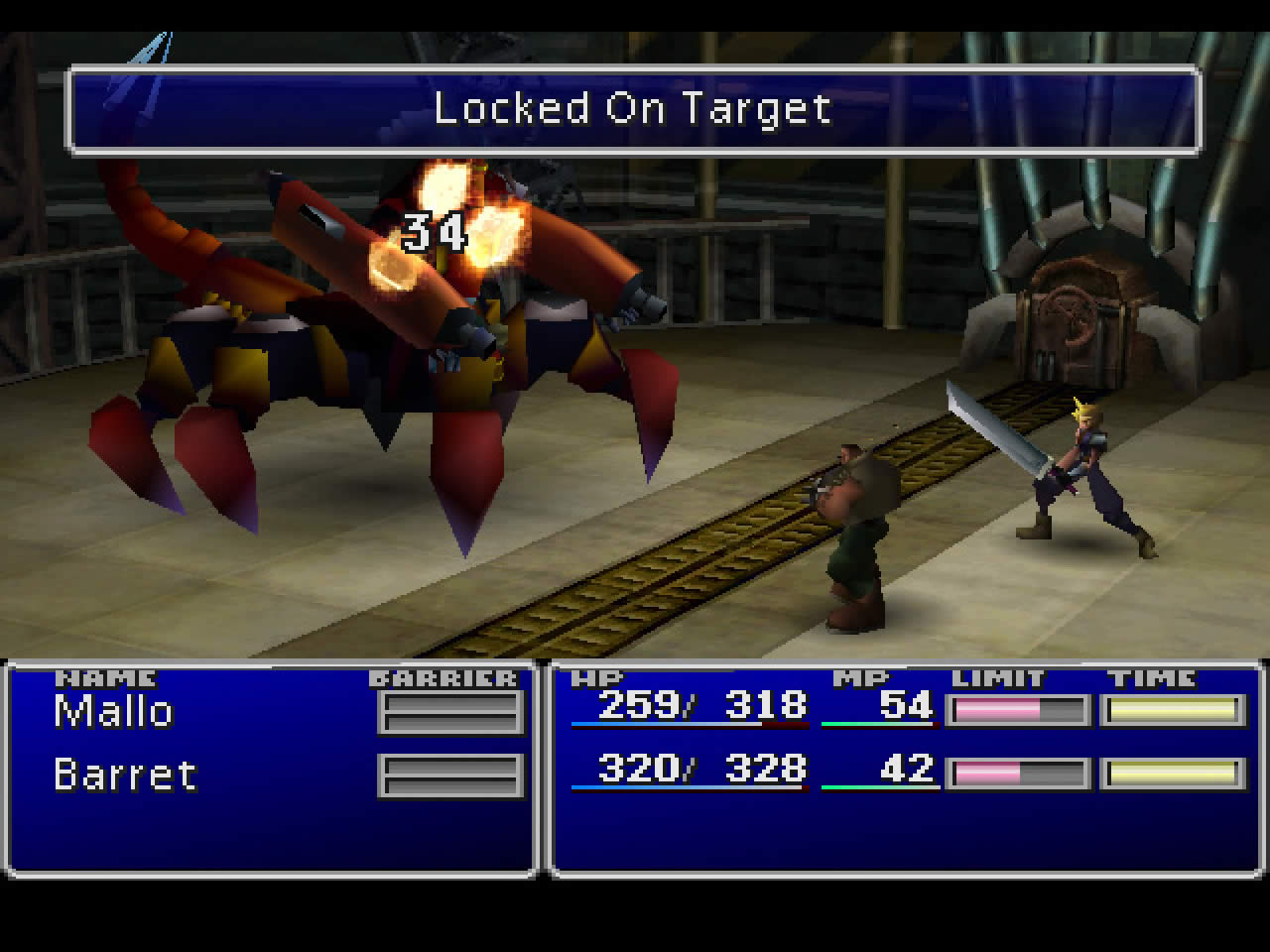
Task: Select party member Barret
Action: (x=125, y=774)
